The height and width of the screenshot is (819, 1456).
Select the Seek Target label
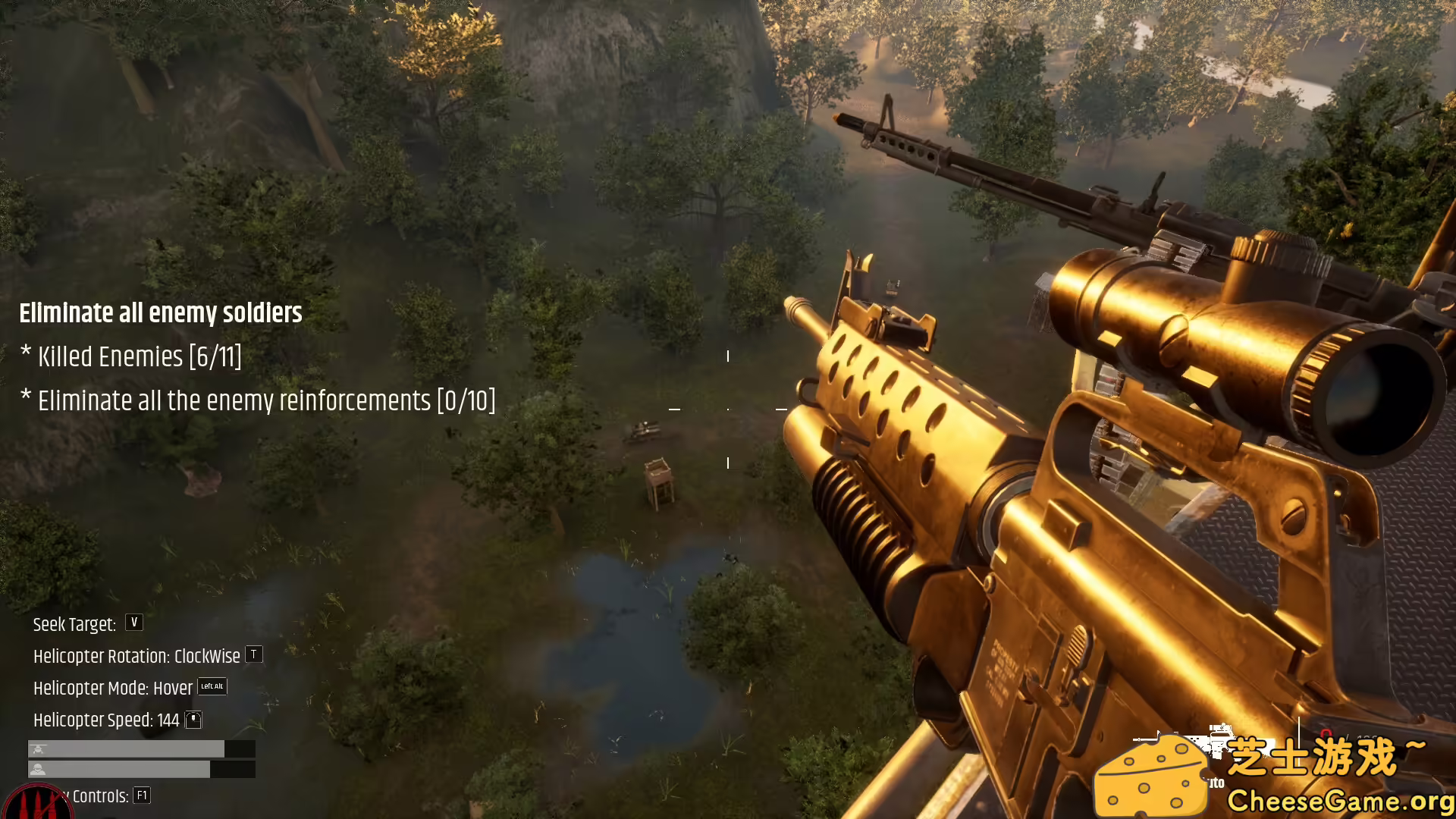click(x=74, y=623)
